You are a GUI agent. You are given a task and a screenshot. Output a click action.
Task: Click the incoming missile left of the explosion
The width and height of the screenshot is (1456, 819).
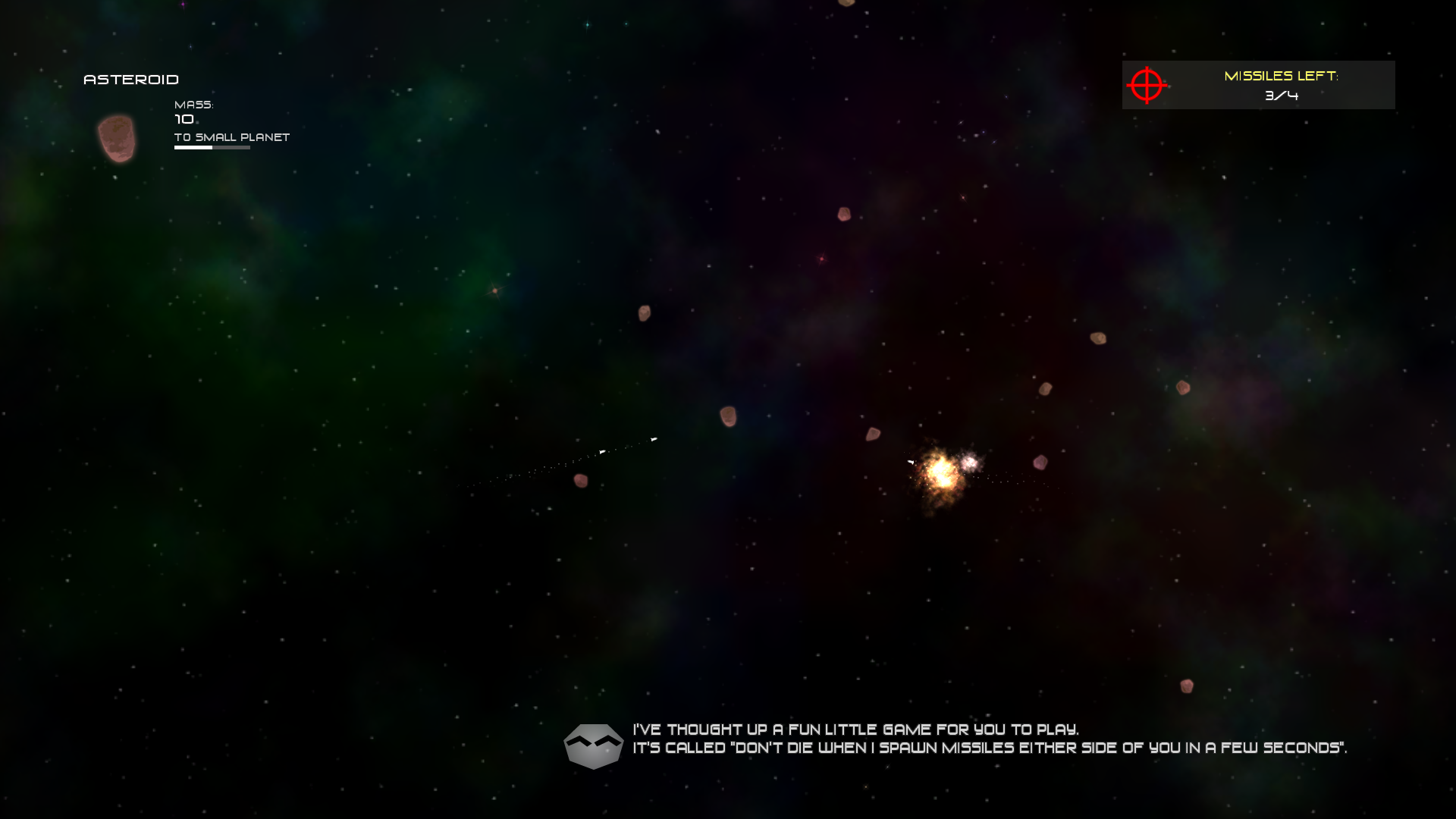click(909, 462)
